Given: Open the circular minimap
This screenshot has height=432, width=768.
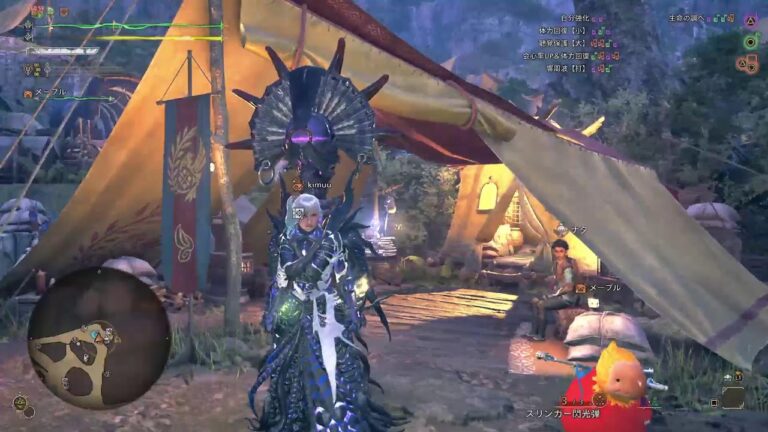Looking at the screenshot, I should [98, 336].
